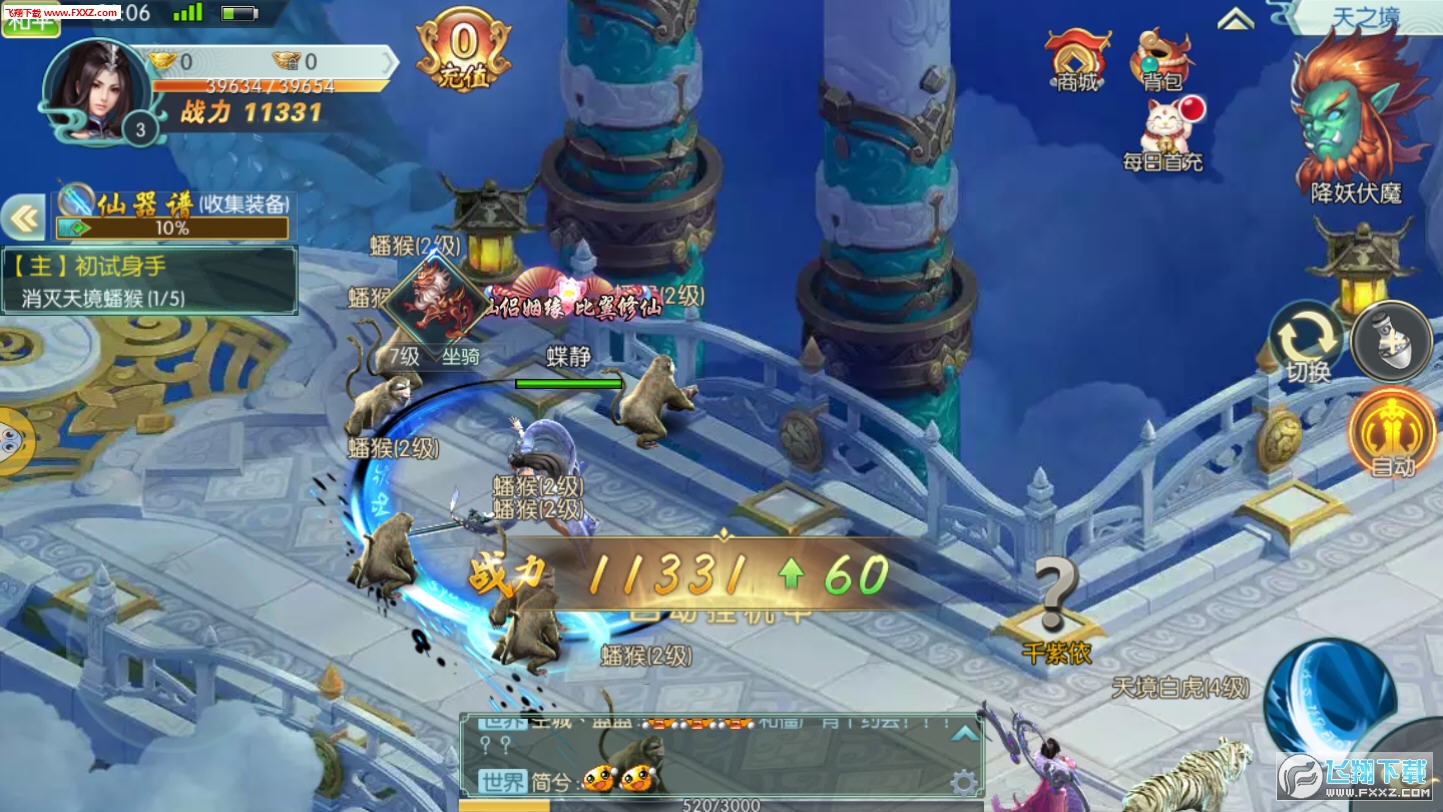Expand the chat box with the up arrow

[964, 734]
